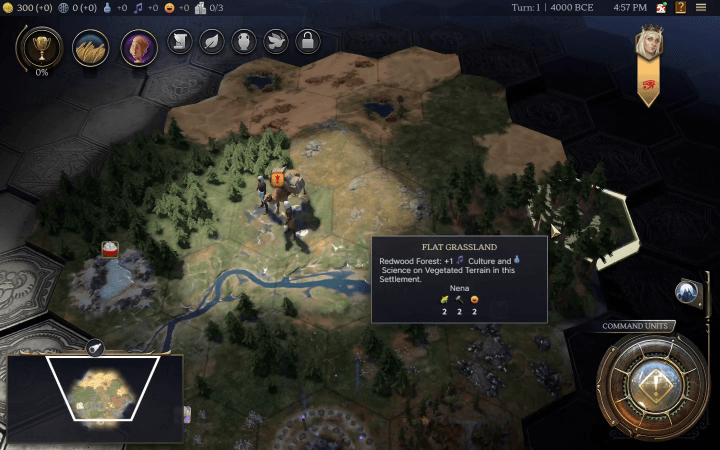Open the marble bust civics button
This screenshot has height=450, width=720.
coord(139,46)
